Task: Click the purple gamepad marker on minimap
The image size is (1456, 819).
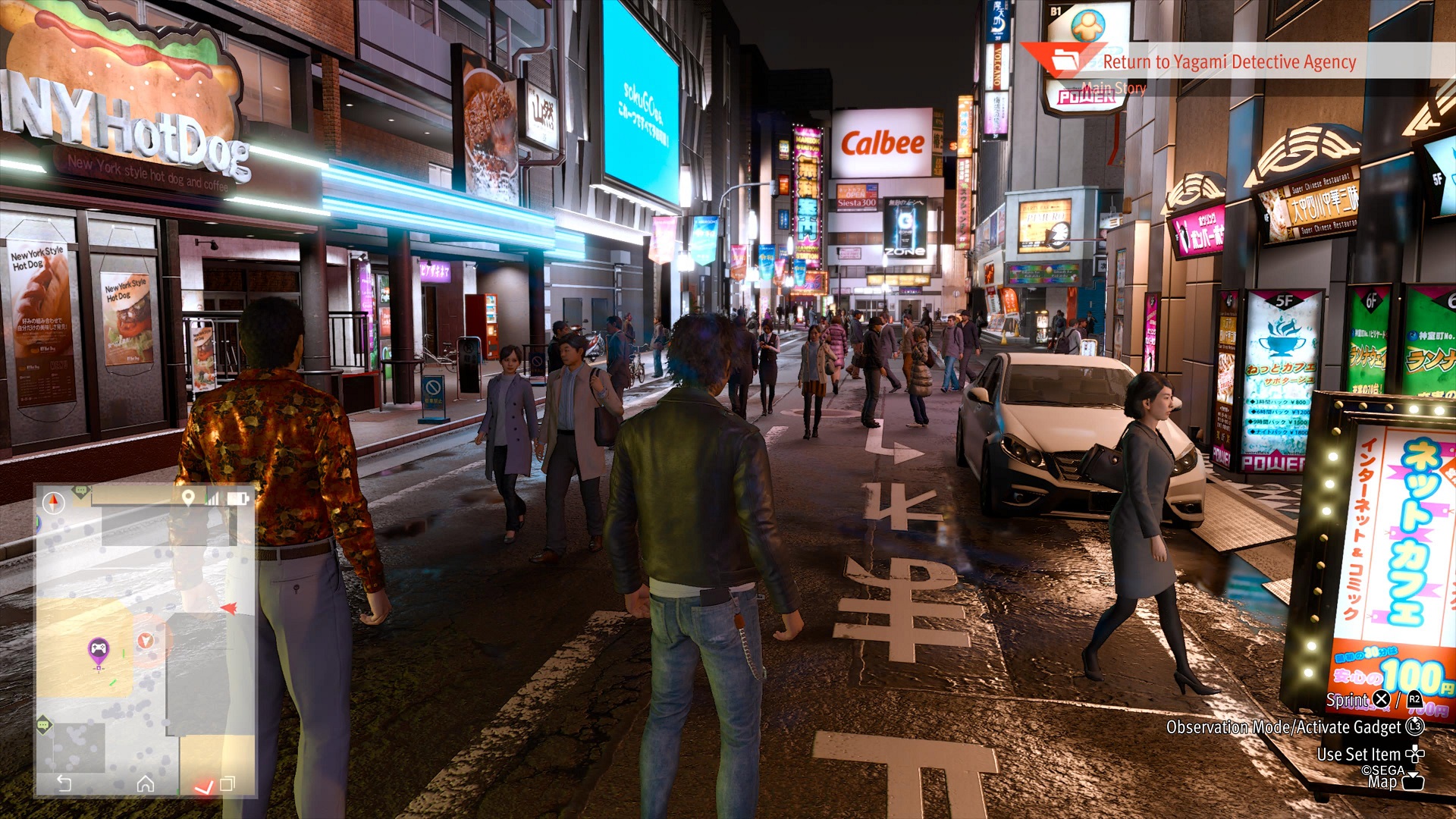Action: pyautogui.click(x=99, y=649)
